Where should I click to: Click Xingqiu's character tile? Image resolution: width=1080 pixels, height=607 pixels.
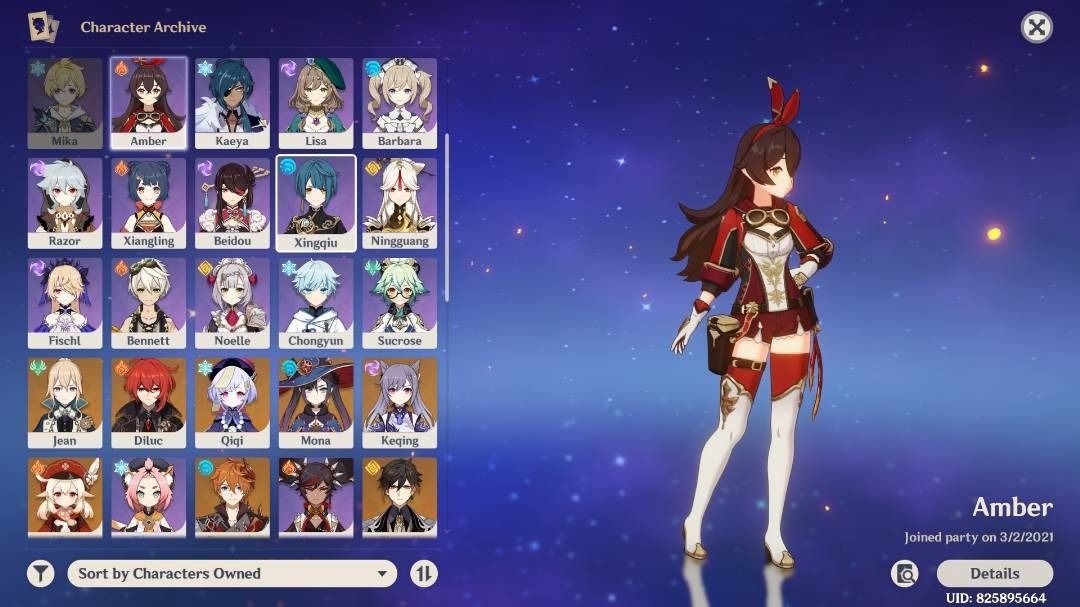(x=316, y=202)
